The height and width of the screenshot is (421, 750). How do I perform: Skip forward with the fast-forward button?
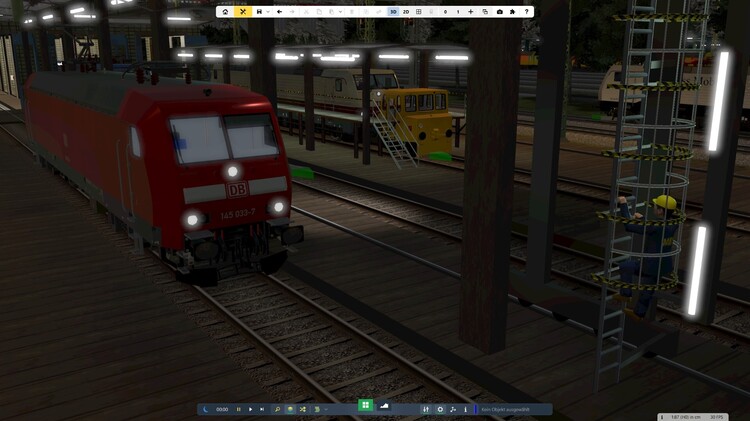pyautogui.click(x=262, y=409)
